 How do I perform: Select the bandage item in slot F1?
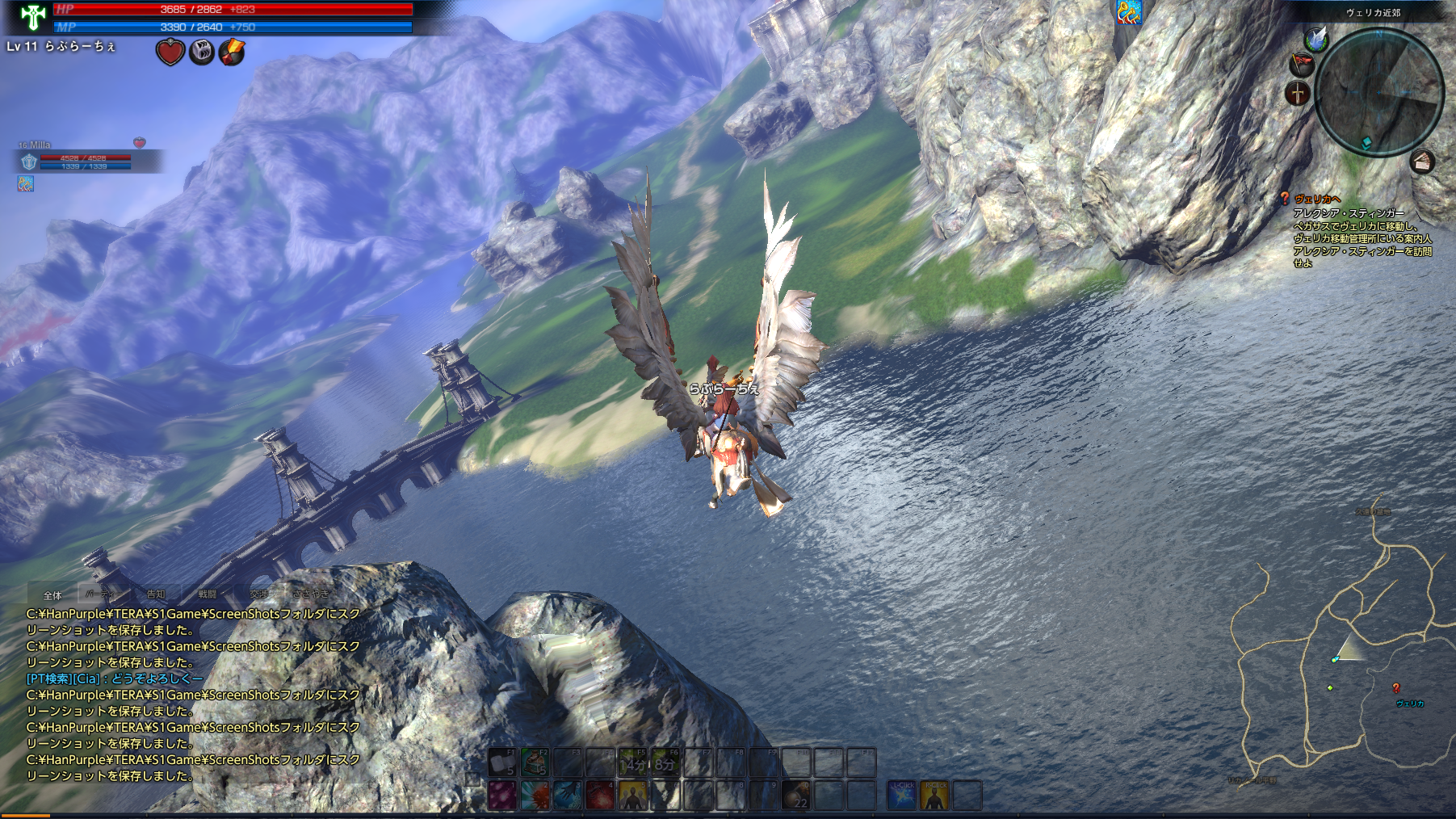coord(501,762)
